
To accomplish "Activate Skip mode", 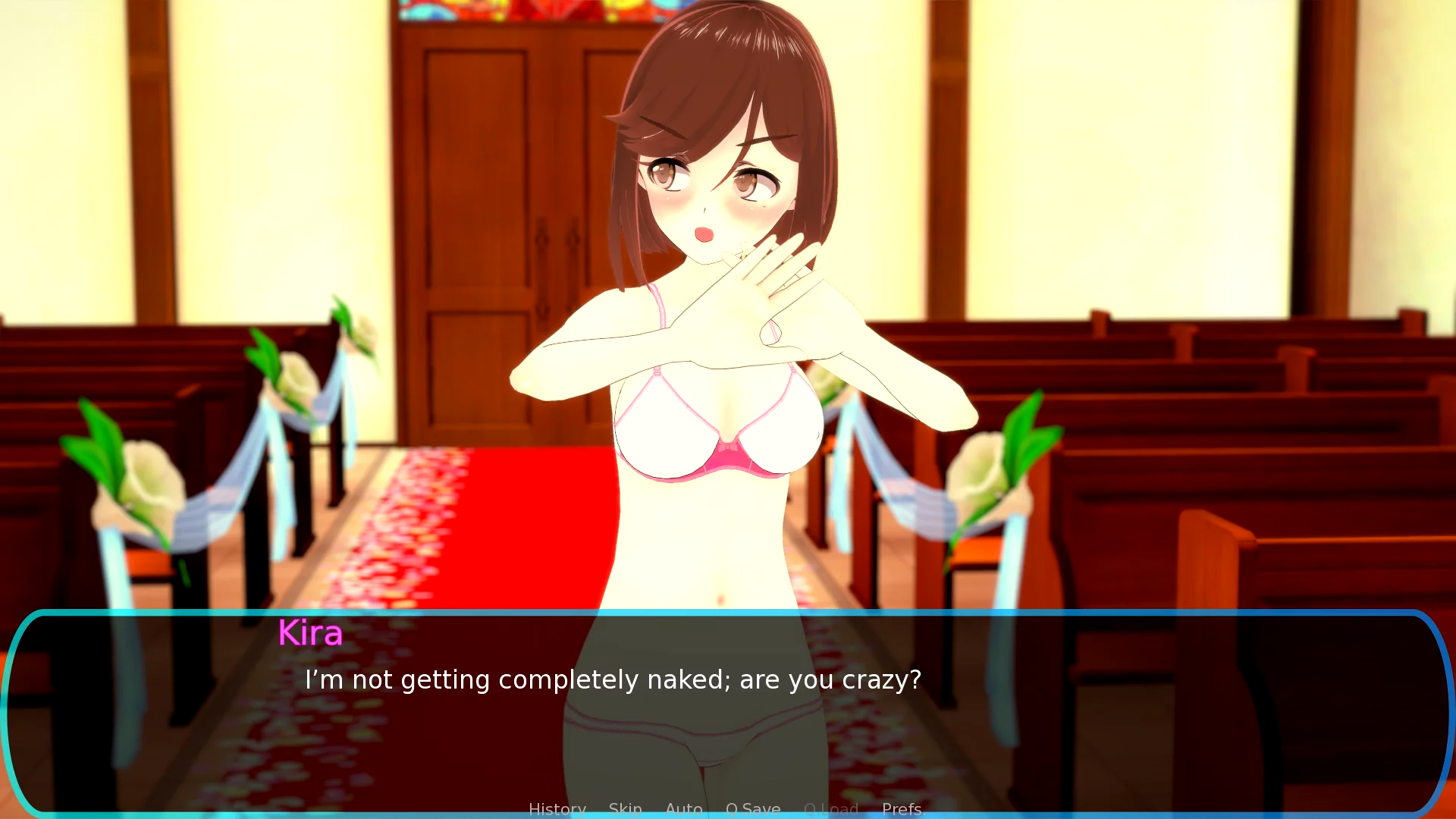I will pyautogui.click(x=625, y=809).
